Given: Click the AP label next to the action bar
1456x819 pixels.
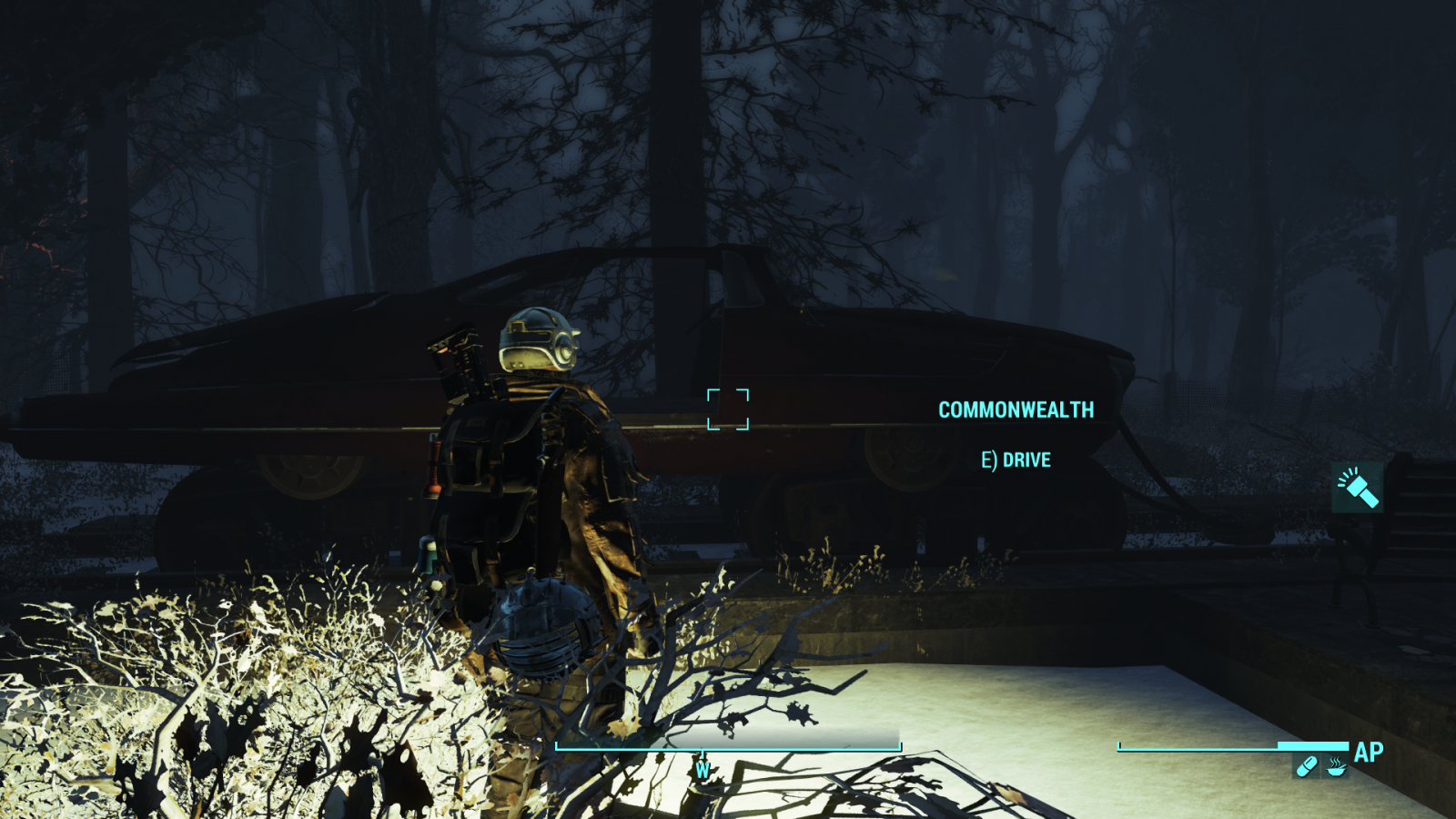Looking at the screenshot, I should 1367,753.
